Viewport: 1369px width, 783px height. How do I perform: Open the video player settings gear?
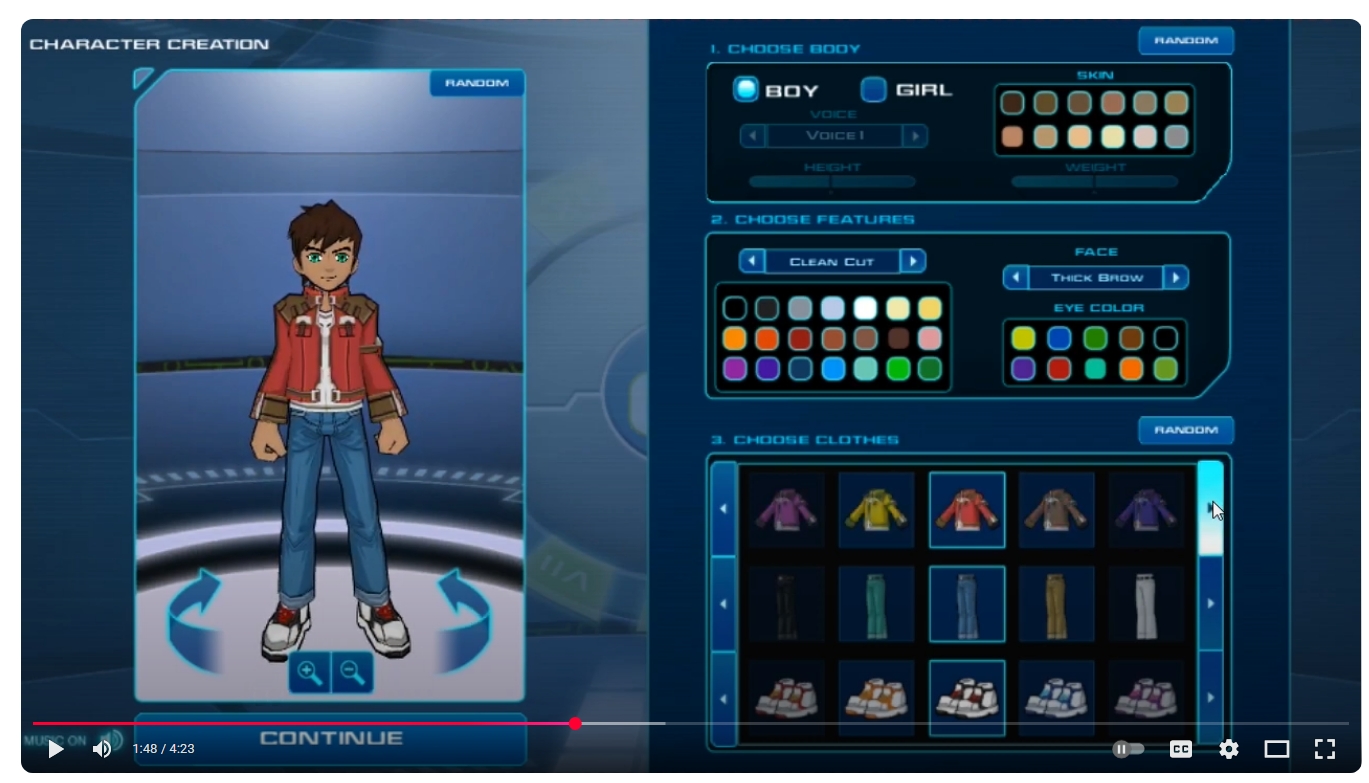(1229, 749)
